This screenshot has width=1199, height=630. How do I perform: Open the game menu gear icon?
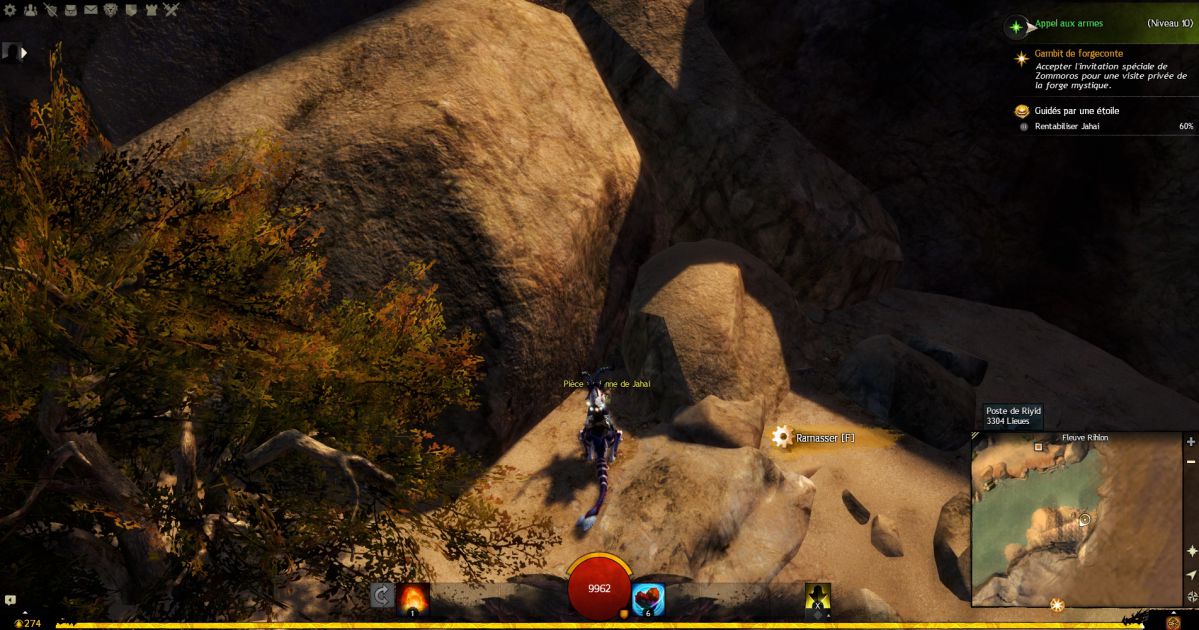click(10, 10)
